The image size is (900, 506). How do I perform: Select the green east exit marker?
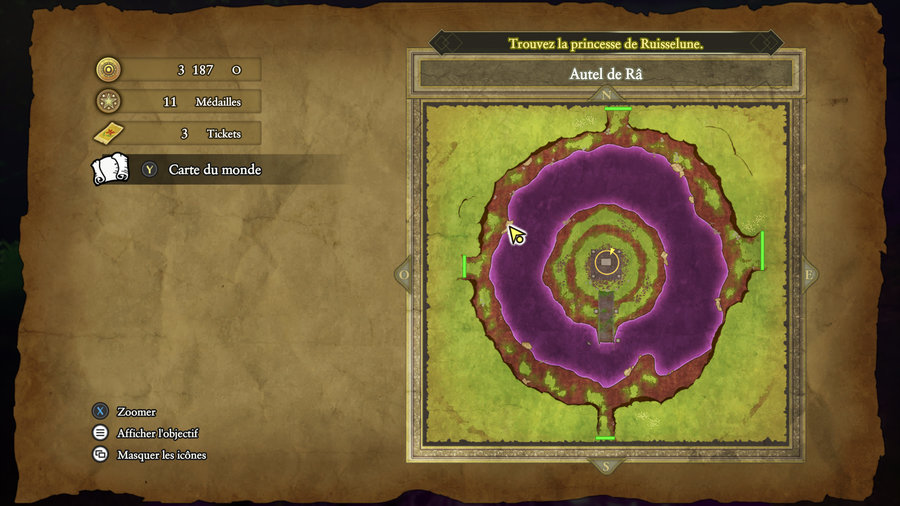pyautogui.click(x=762, y=250)
